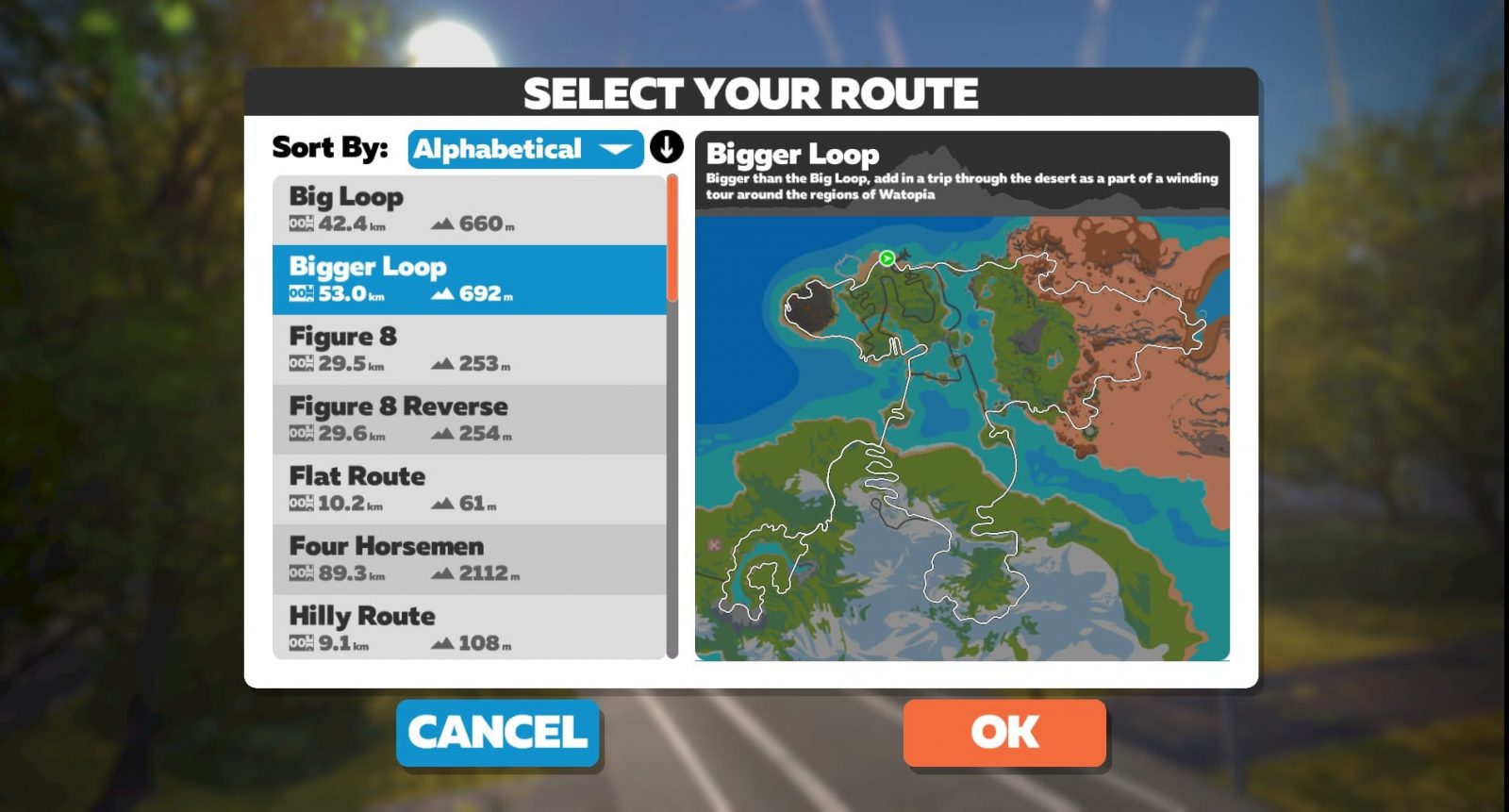Select the Four Horsemen route
This screenshot has height=812, width=1509.
(469, 558)
